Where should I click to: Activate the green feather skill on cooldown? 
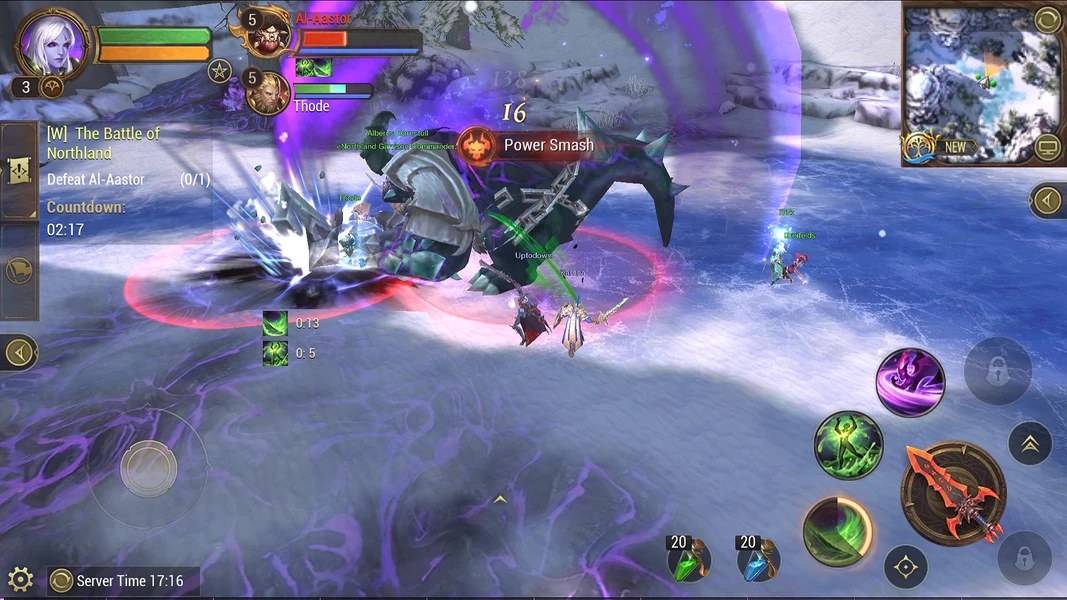838,530
